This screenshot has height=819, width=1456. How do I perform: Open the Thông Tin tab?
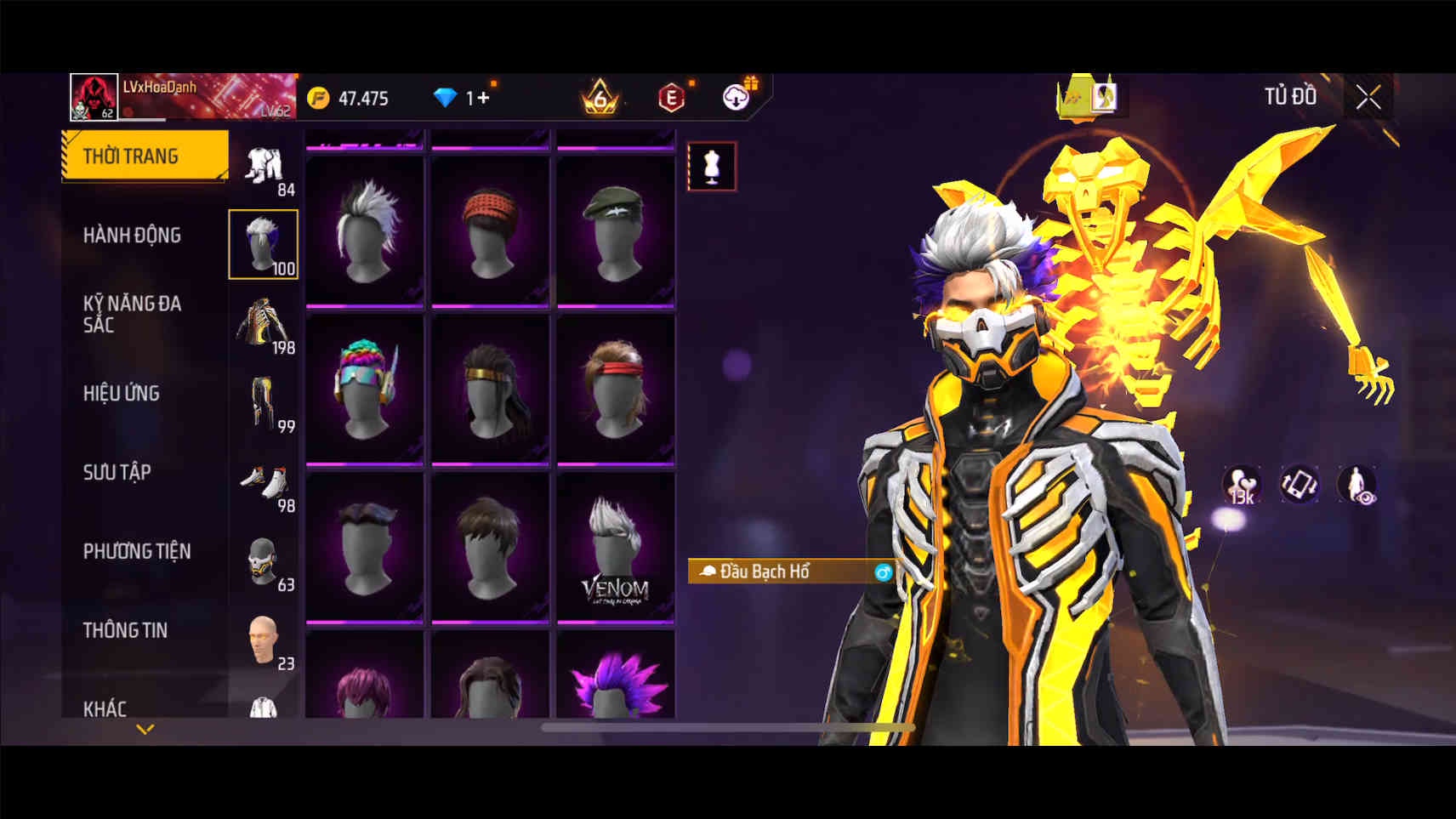125,630
